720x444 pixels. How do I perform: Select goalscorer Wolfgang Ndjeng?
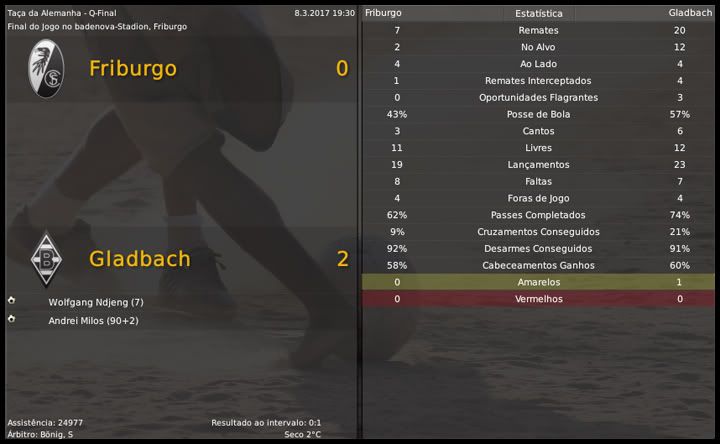96,302
